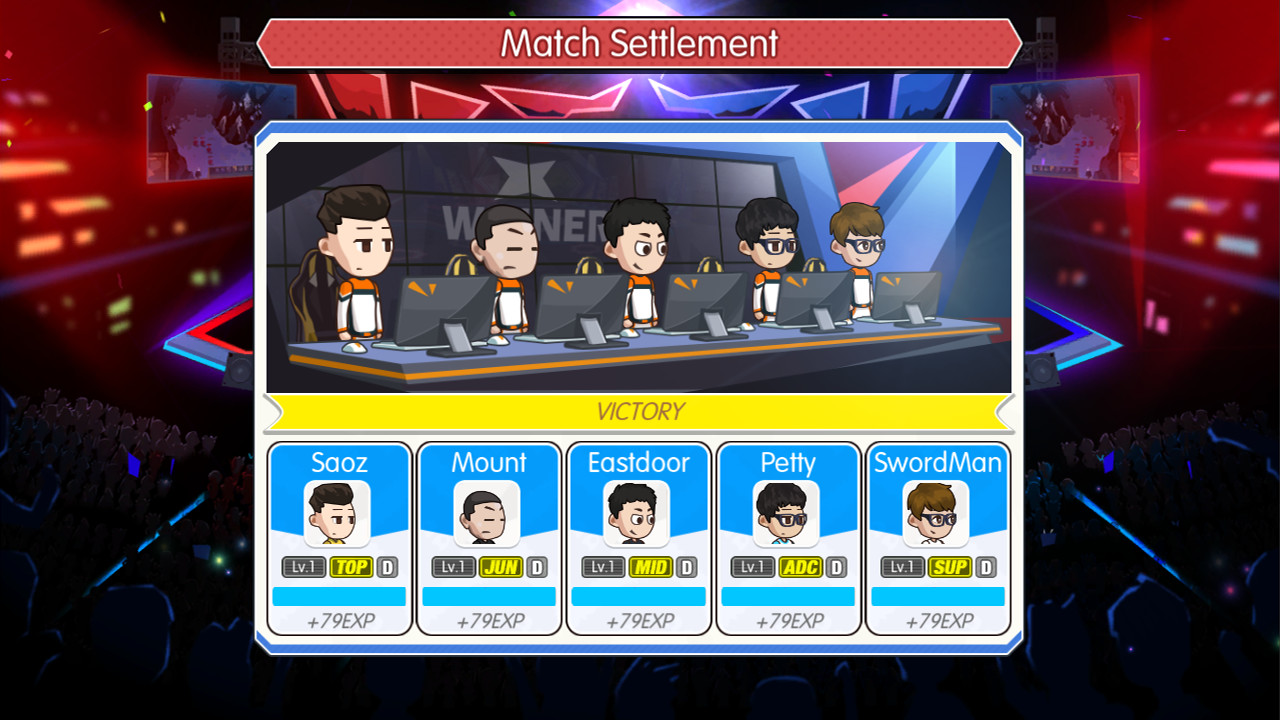
Task: Expand the Lv.1 label on Eastdoor's card
Action: point(602,566)
